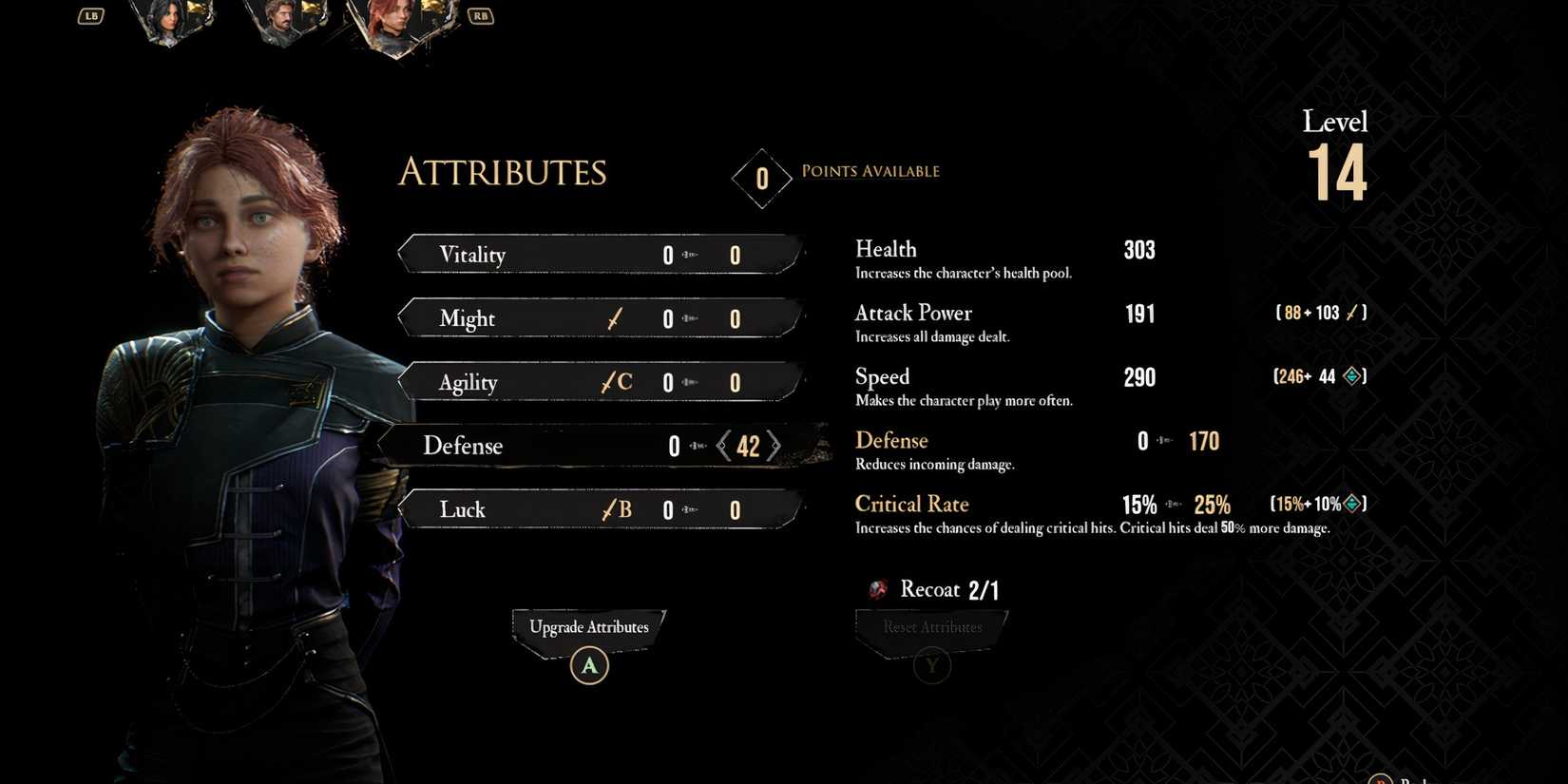Click the RB bumper icon beside the portraits
This screenshot has height=784, width=1568.
[x=480, y=15]
